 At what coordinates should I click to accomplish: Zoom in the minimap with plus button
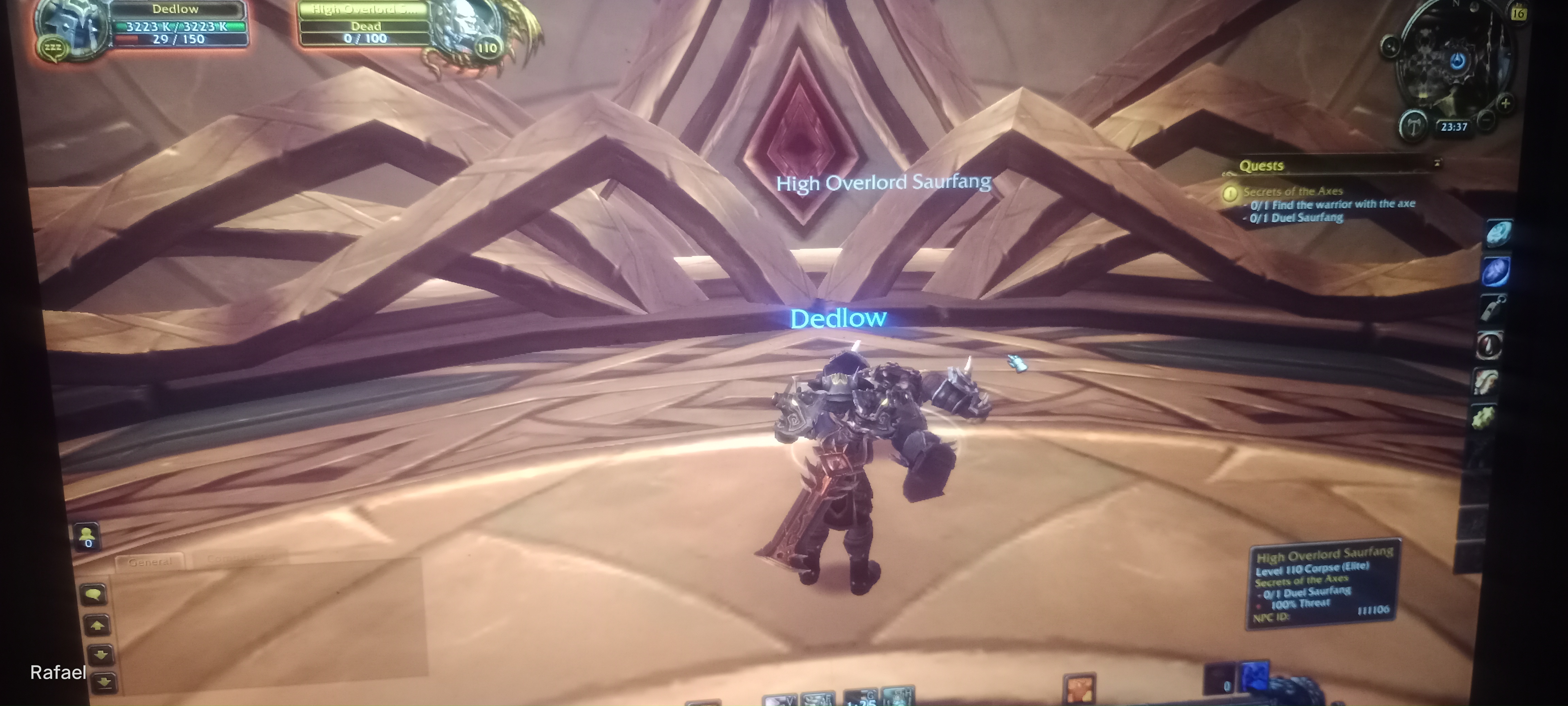[x=1505, y=103]
